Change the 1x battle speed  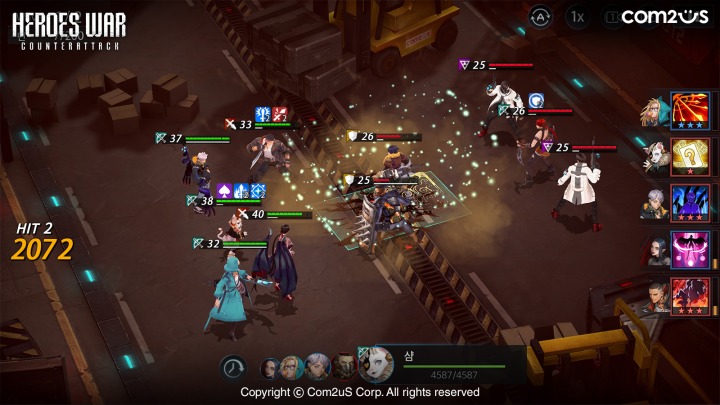pyautogui.click(x=577, y=17)
